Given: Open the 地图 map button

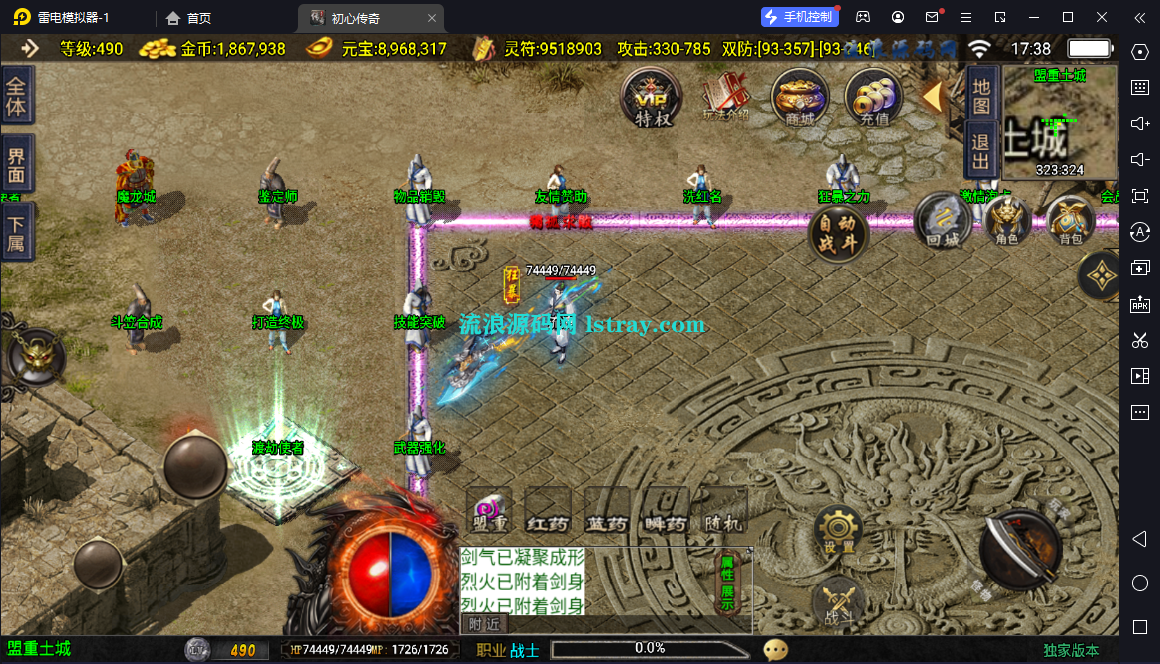Looking at the screenshot, I should [980, 97].
